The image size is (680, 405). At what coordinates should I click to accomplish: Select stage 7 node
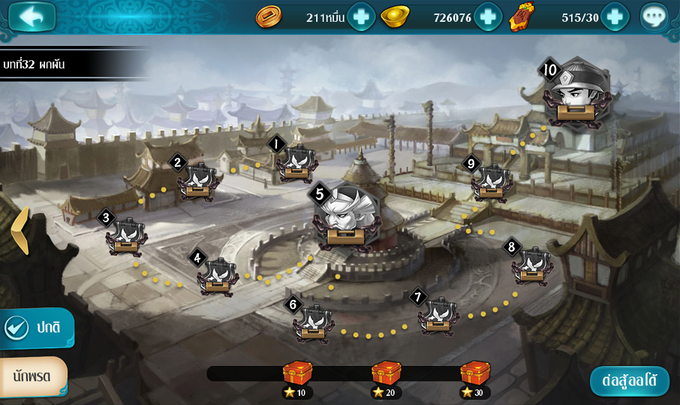tap(438, 314)
